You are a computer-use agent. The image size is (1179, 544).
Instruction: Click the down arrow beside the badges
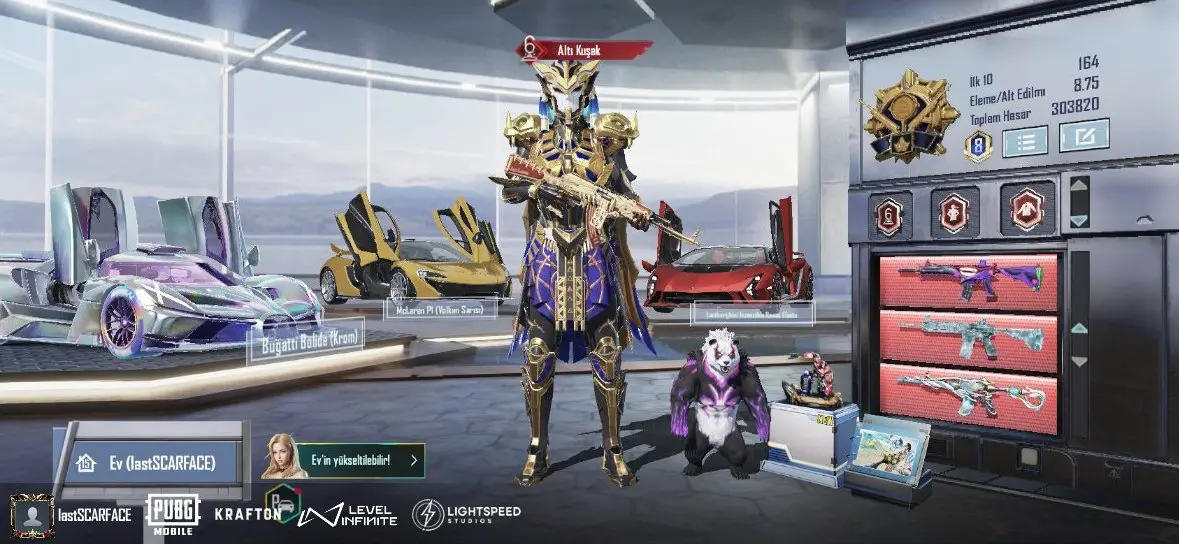pos(1078,218)
